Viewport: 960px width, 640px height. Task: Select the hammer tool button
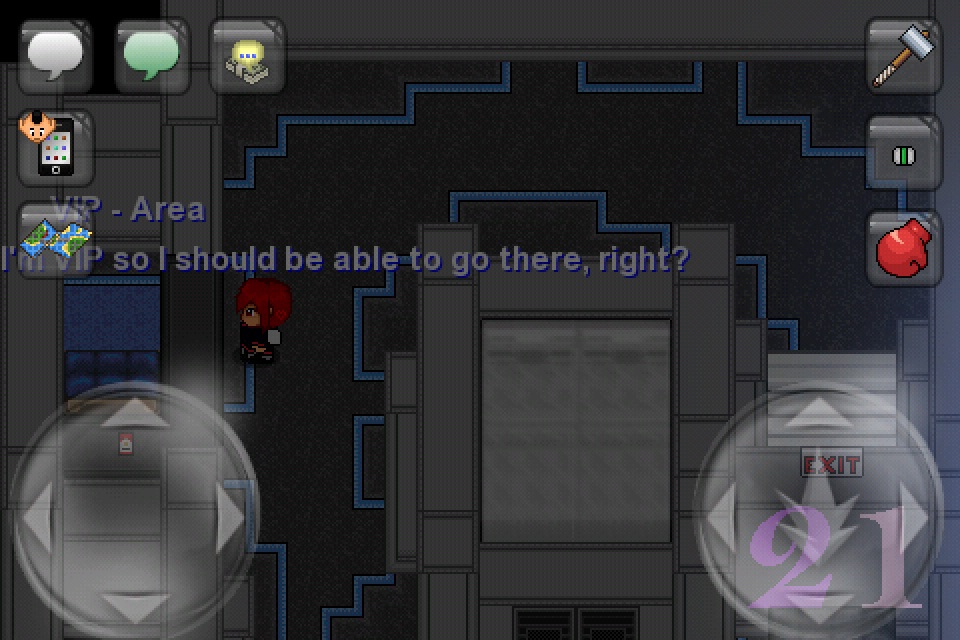pos(903,56)
